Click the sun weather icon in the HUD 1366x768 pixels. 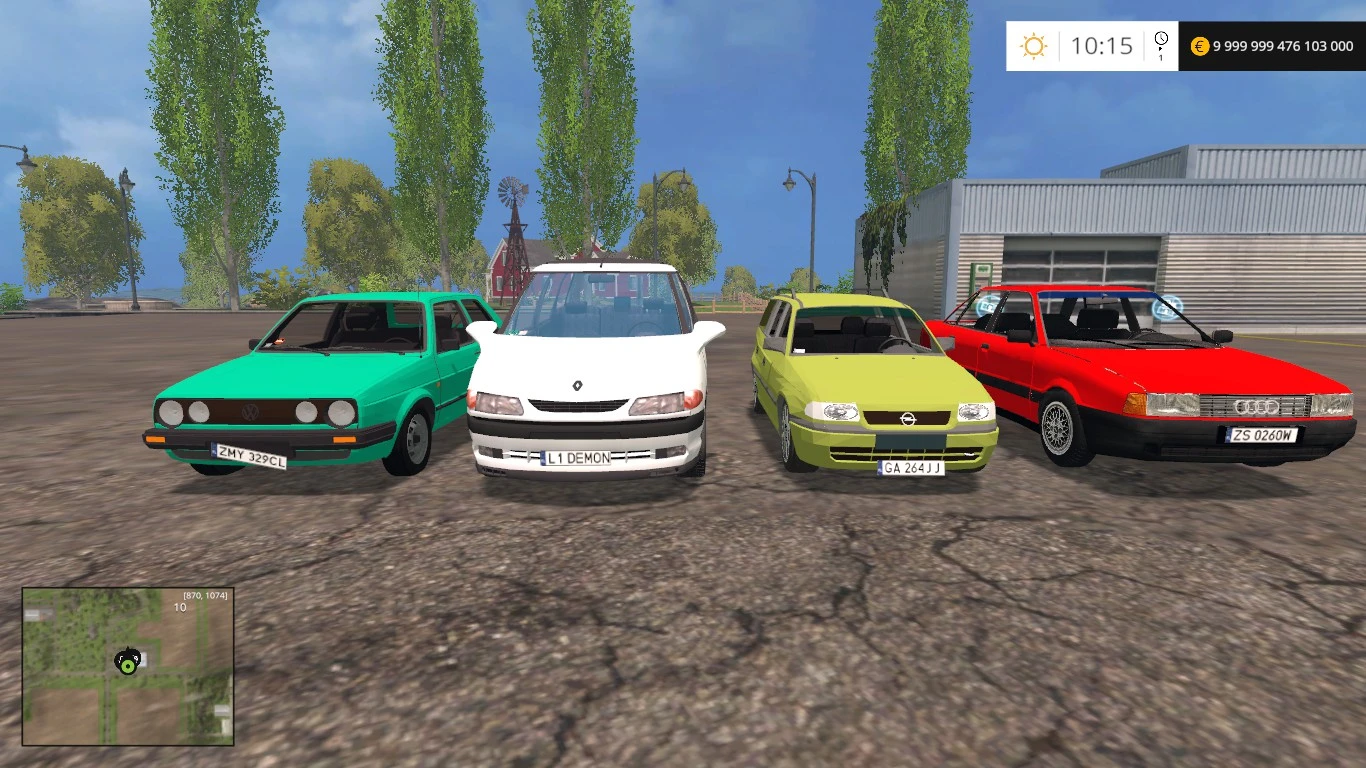[1033, 45]
